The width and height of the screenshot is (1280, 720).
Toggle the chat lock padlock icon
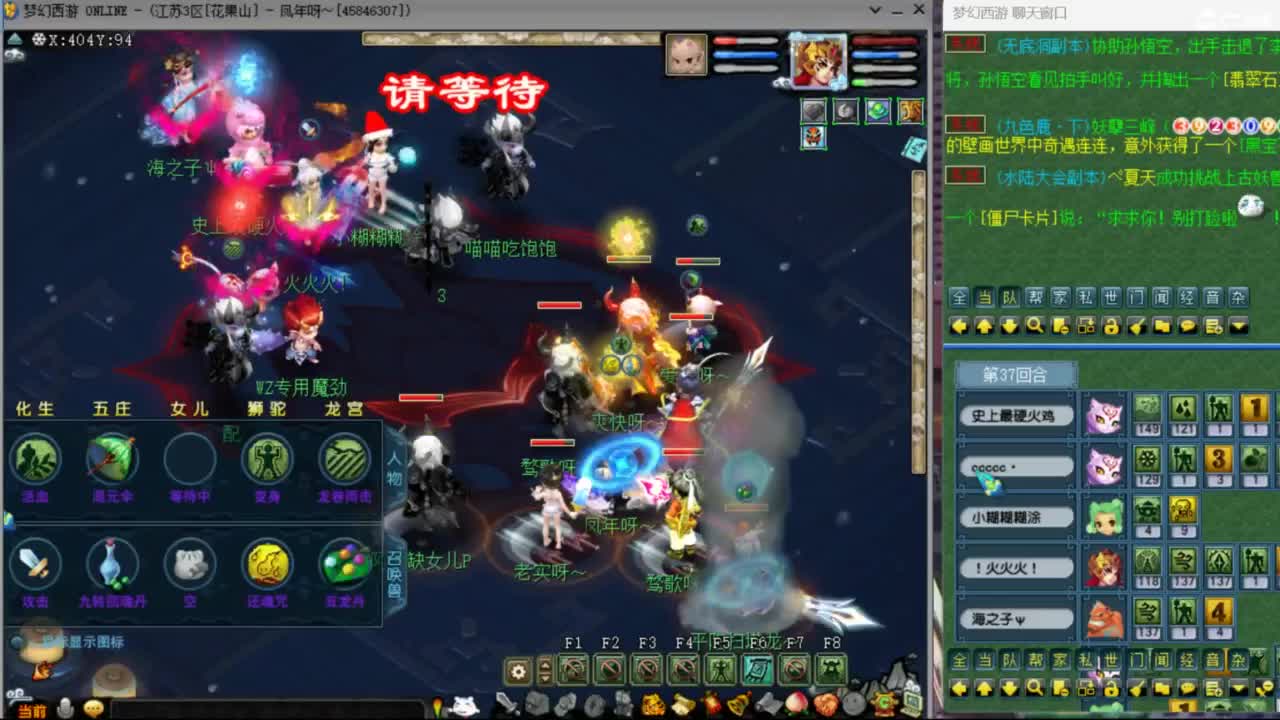(1110, 325)
